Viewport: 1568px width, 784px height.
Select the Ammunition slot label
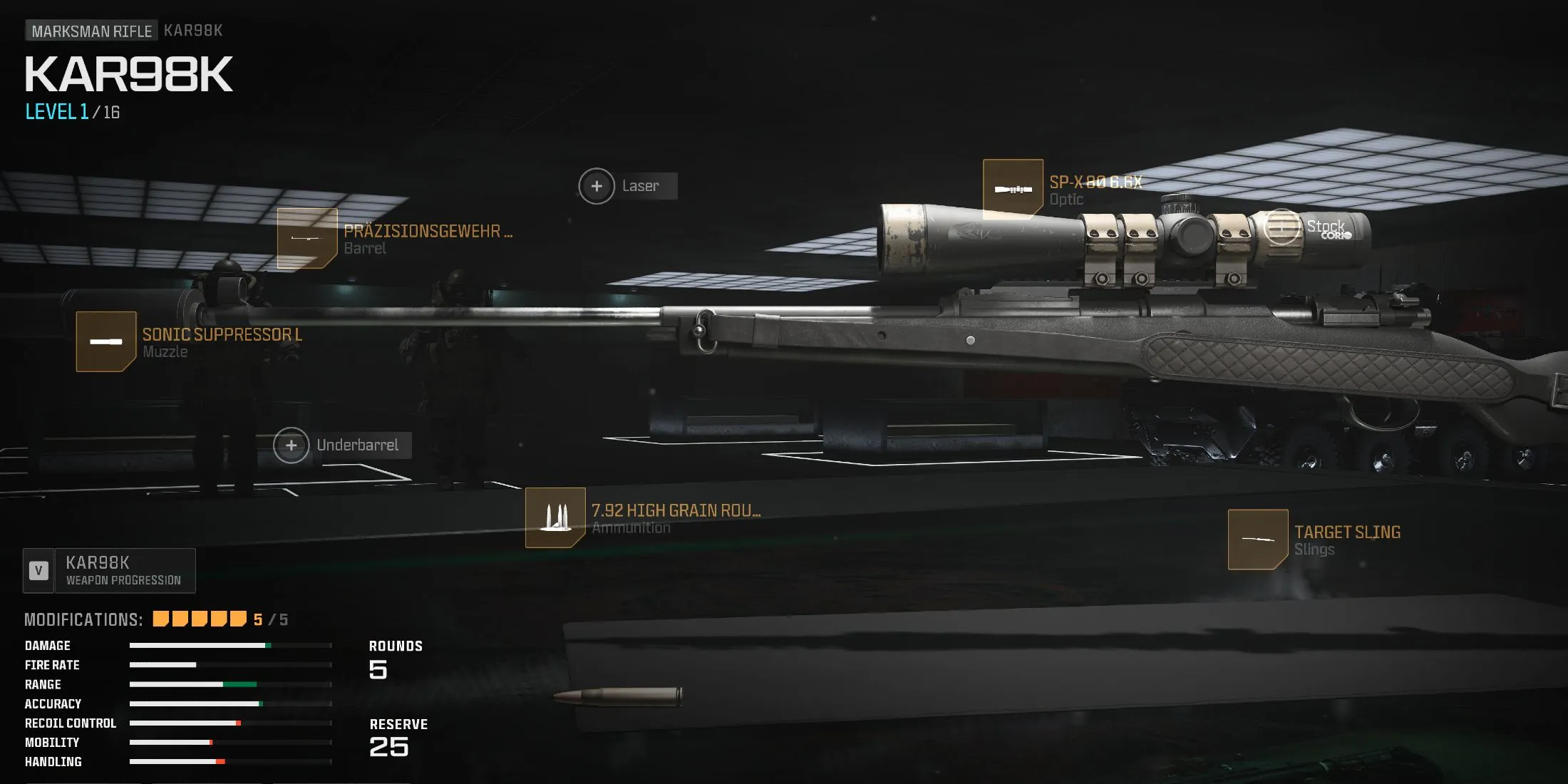630,527
